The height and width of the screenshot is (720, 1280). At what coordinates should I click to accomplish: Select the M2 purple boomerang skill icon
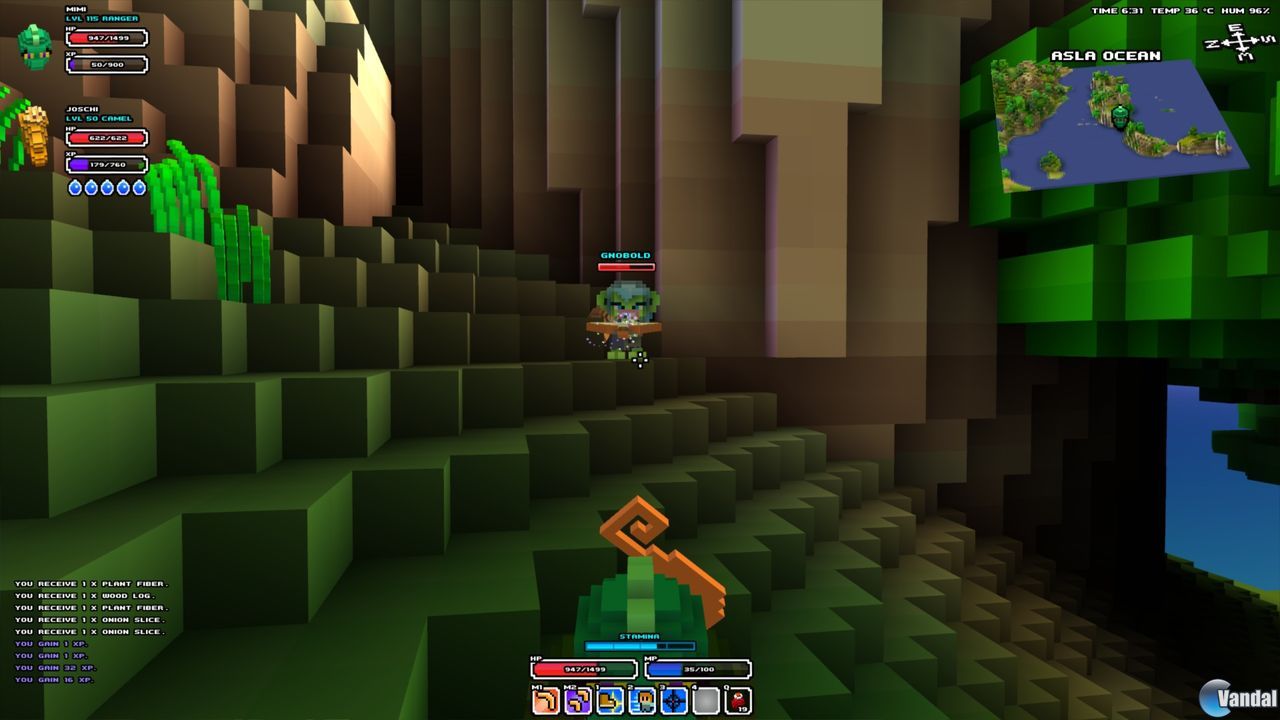tap(576, 699)
